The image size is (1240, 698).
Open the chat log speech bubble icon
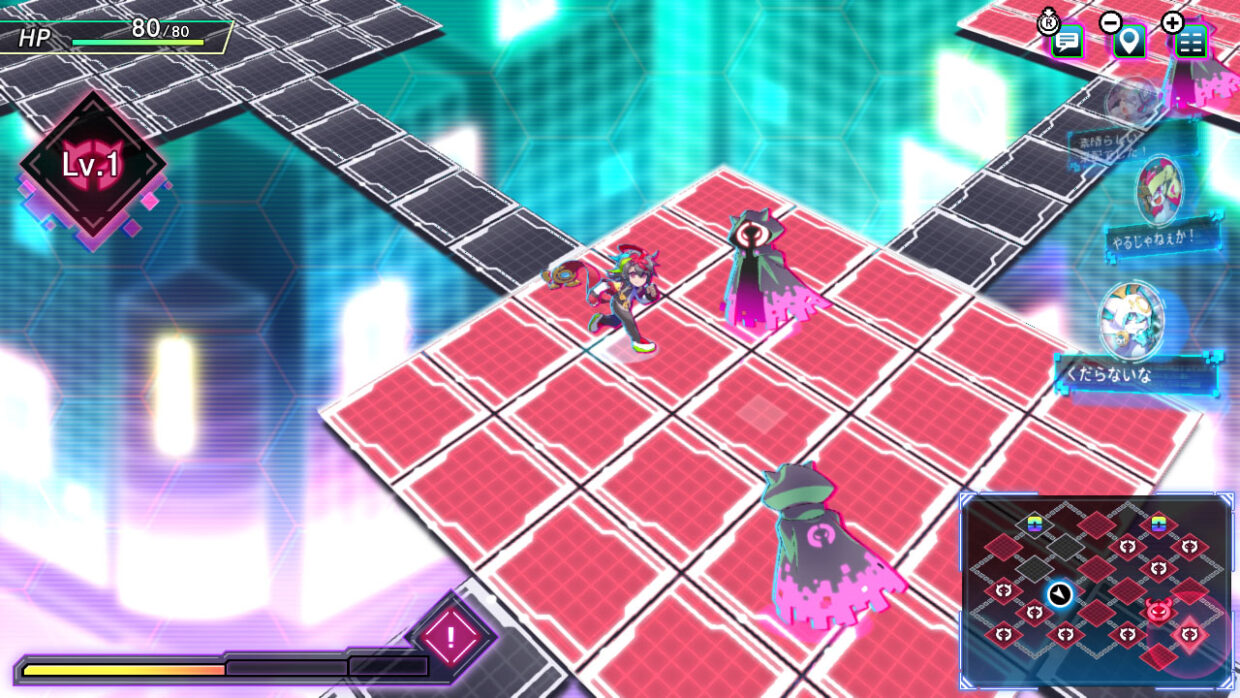[1067, 42]
